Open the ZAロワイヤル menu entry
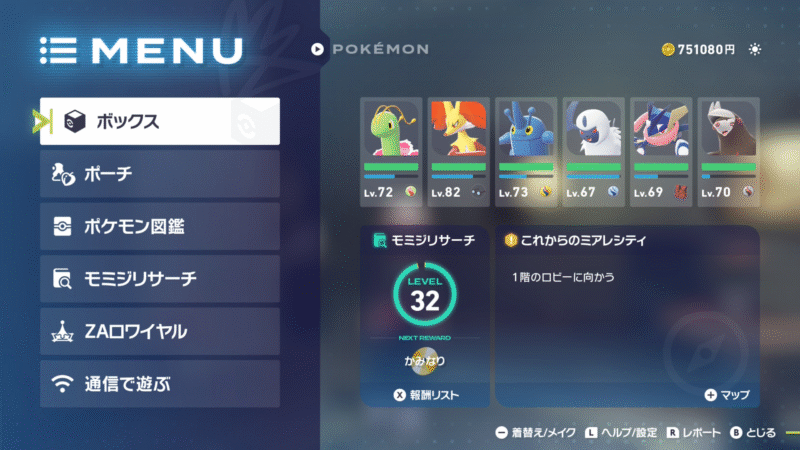 (x=160, y=331)
